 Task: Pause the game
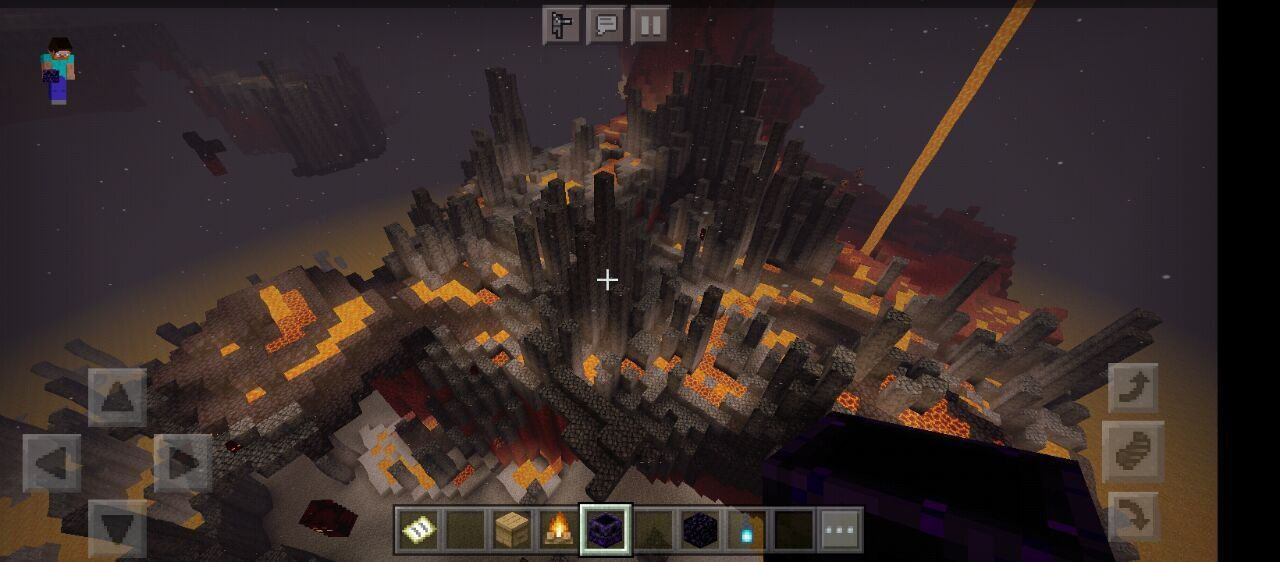(650, 25)
